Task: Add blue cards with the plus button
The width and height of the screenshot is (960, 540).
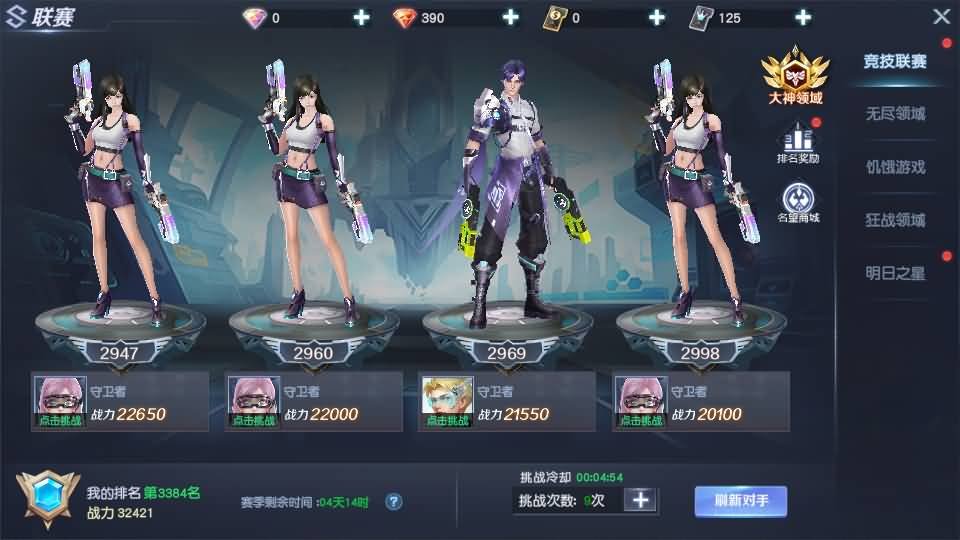Action: [802, 17]
